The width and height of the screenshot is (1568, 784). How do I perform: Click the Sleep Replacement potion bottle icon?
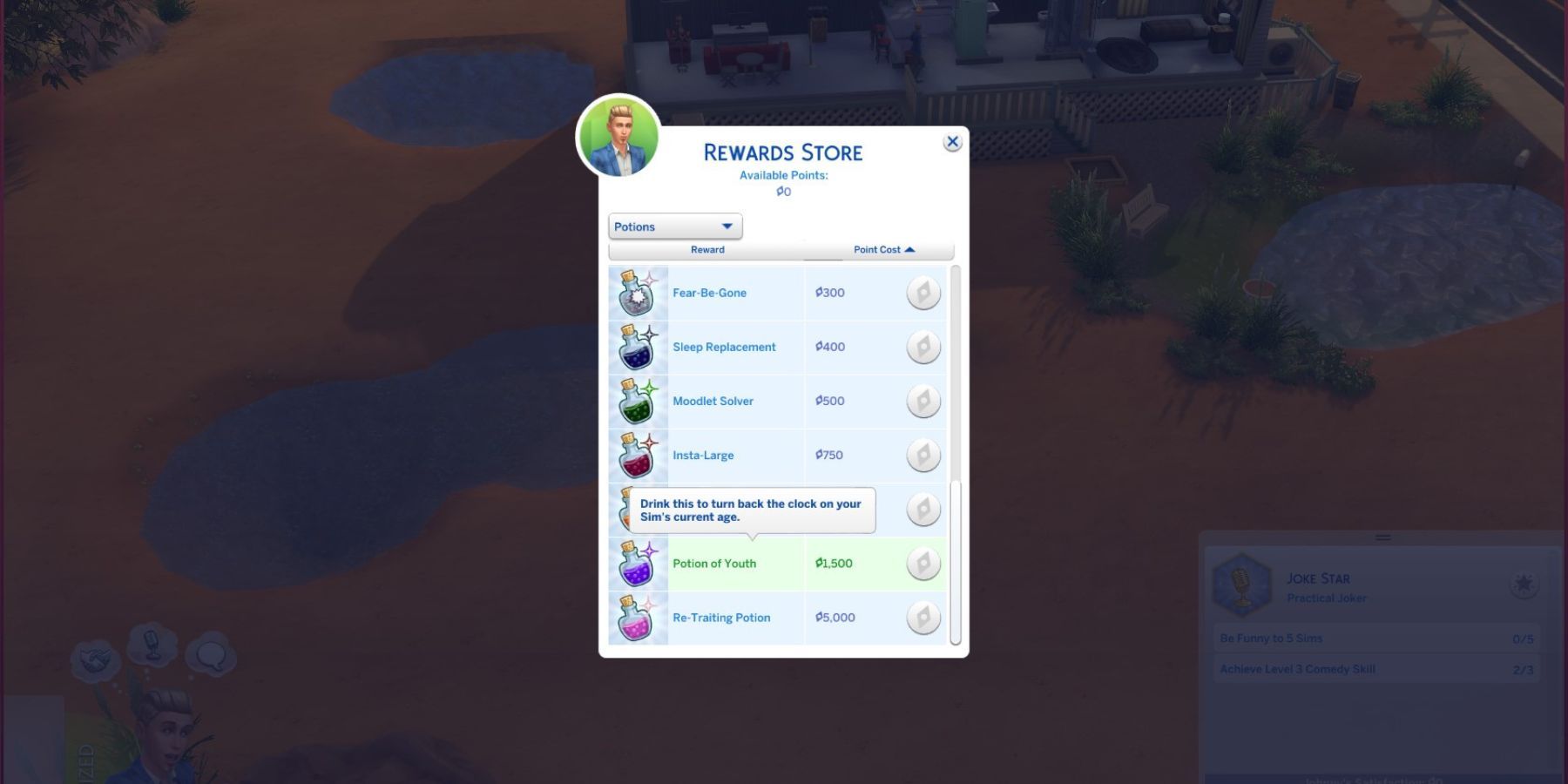pyautogui.click(x=637, y=347)
